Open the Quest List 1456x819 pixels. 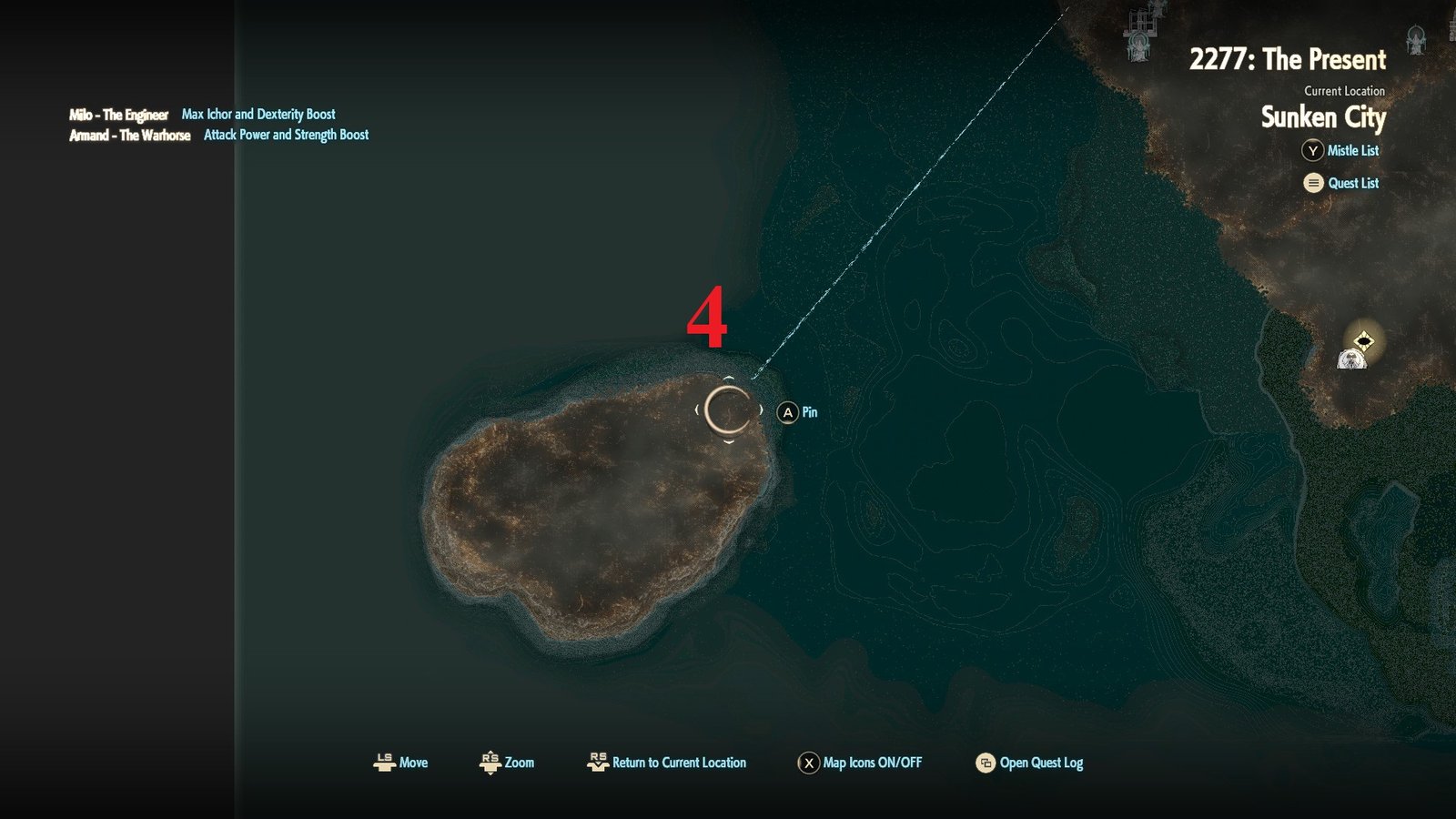click(1342, 183)
